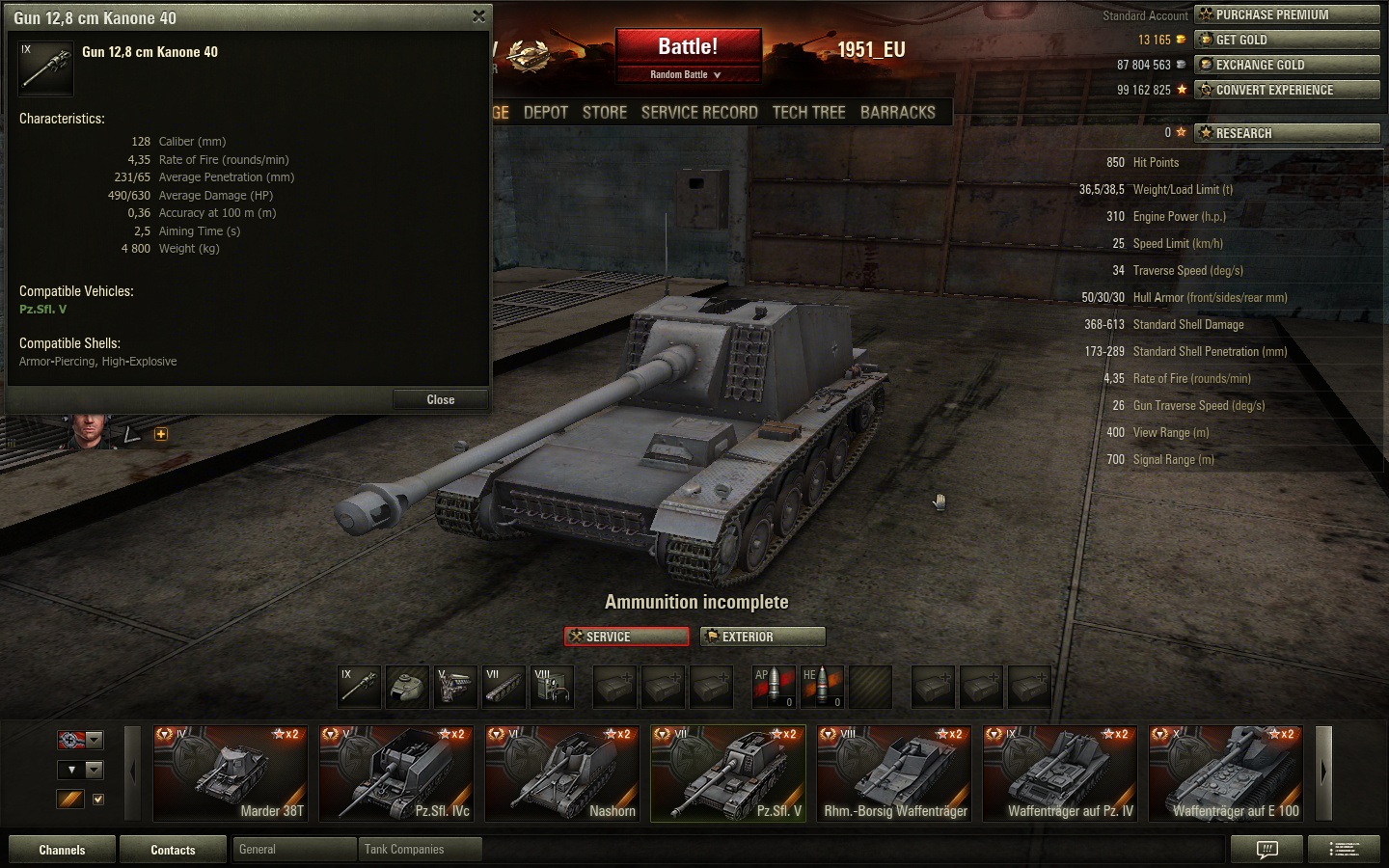Select the Nashorn tank in the carousel
The image size is (1389, 868).
[561, 774]
